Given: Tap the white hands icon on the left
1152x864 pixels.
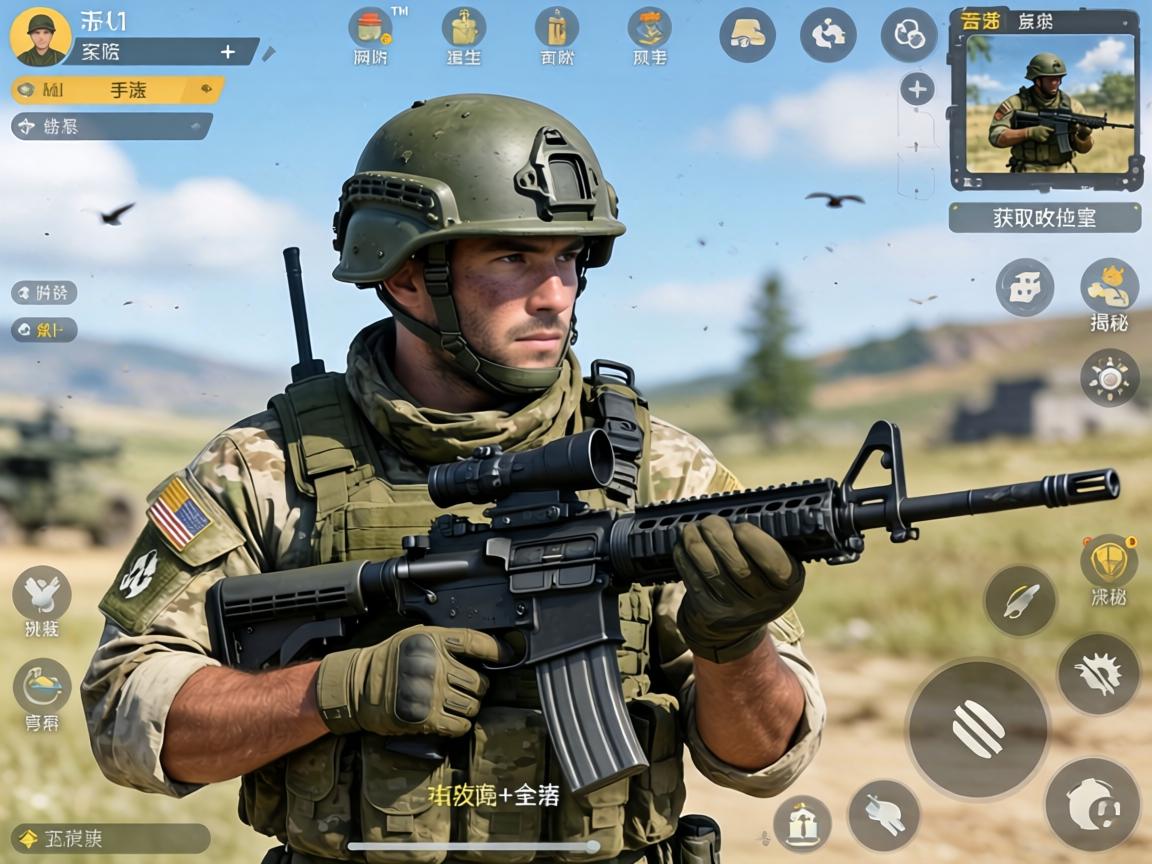Looking at the screenshot, I should (42, 593).
